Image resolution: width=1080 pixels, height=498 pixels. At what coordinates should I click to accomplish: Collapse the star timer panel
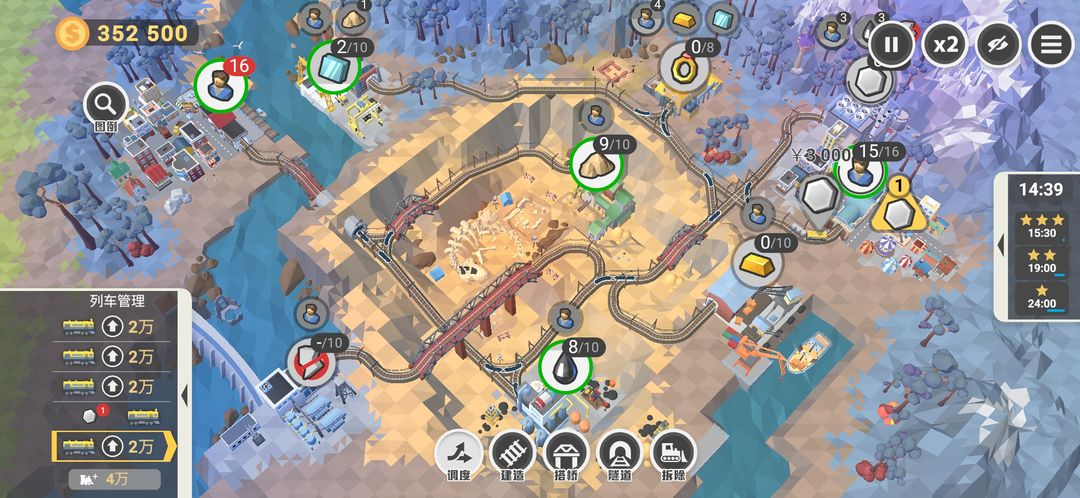point(1002,244)
